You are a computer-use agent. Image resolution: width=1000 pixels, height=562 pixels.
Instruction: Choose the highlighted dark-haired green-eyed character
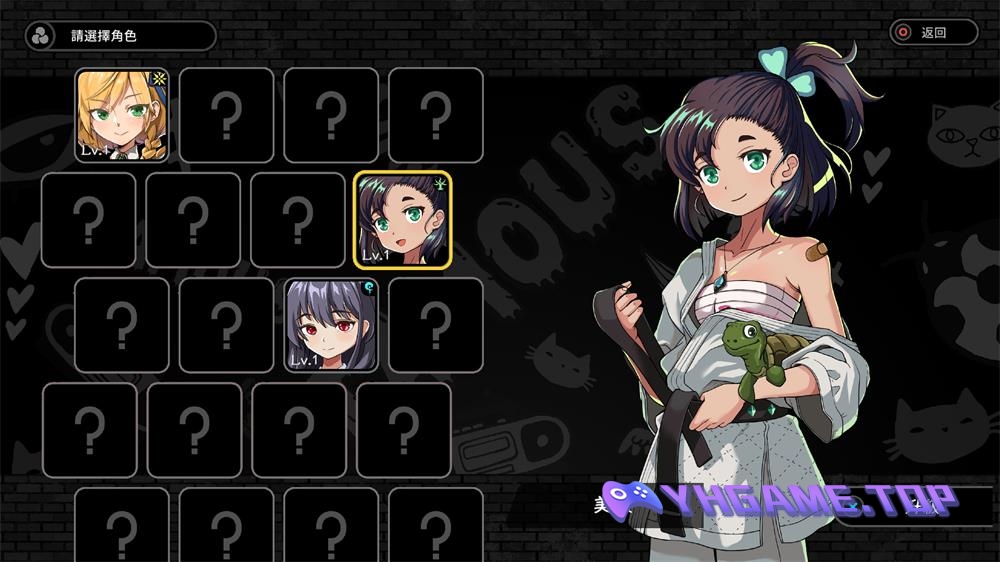402,220
